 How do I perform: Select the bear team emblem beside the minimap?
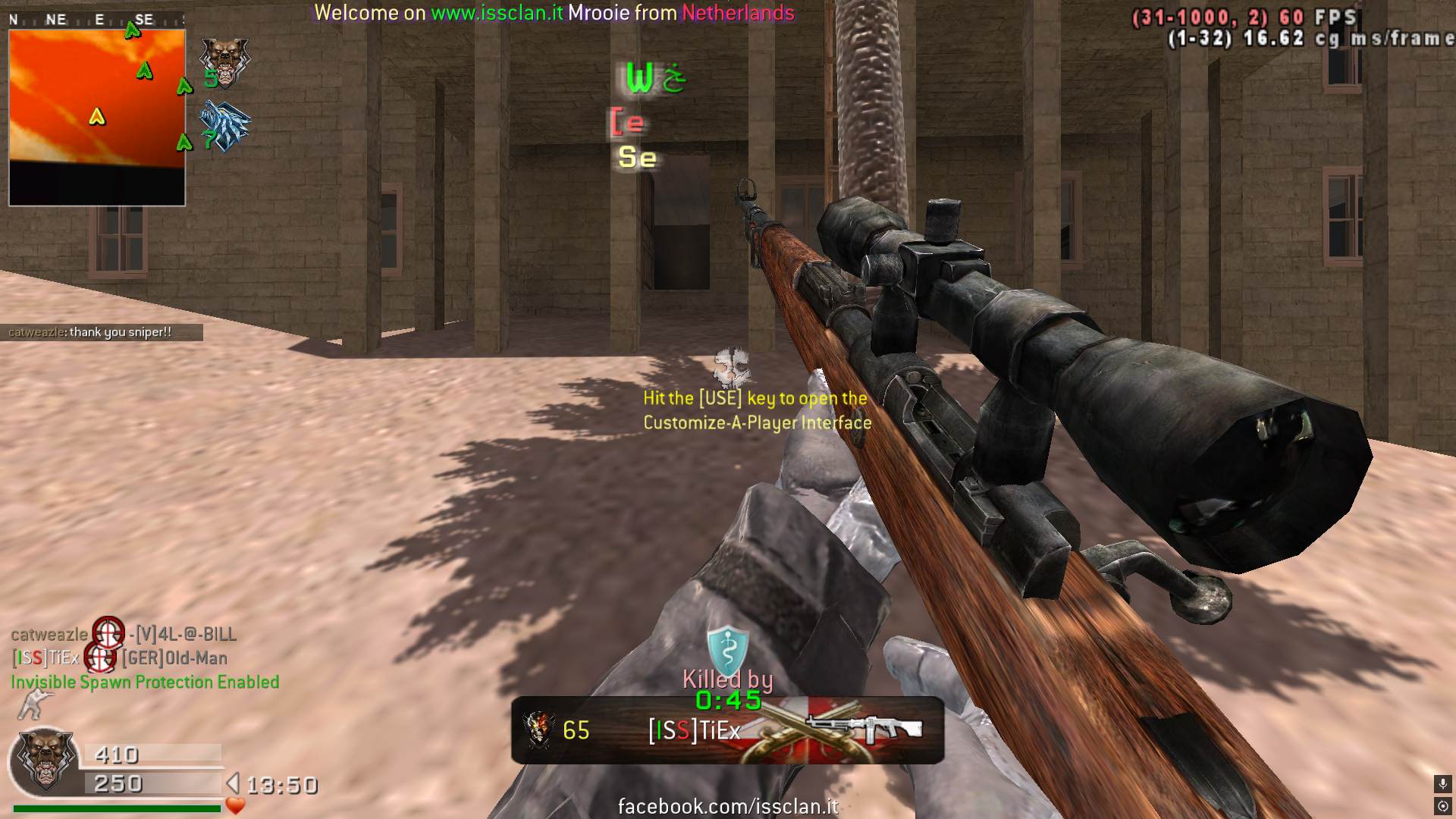click(224, 62)
